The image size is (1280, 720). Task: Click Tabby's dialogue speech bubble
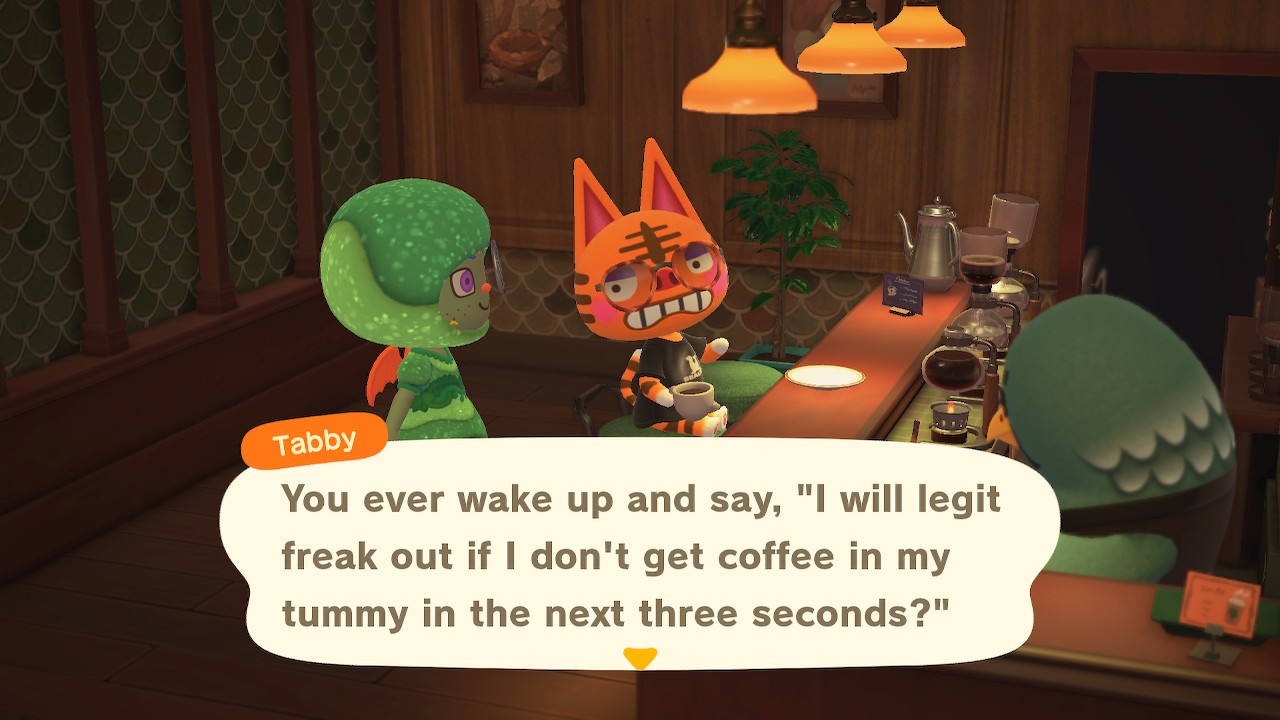point(640,555)
